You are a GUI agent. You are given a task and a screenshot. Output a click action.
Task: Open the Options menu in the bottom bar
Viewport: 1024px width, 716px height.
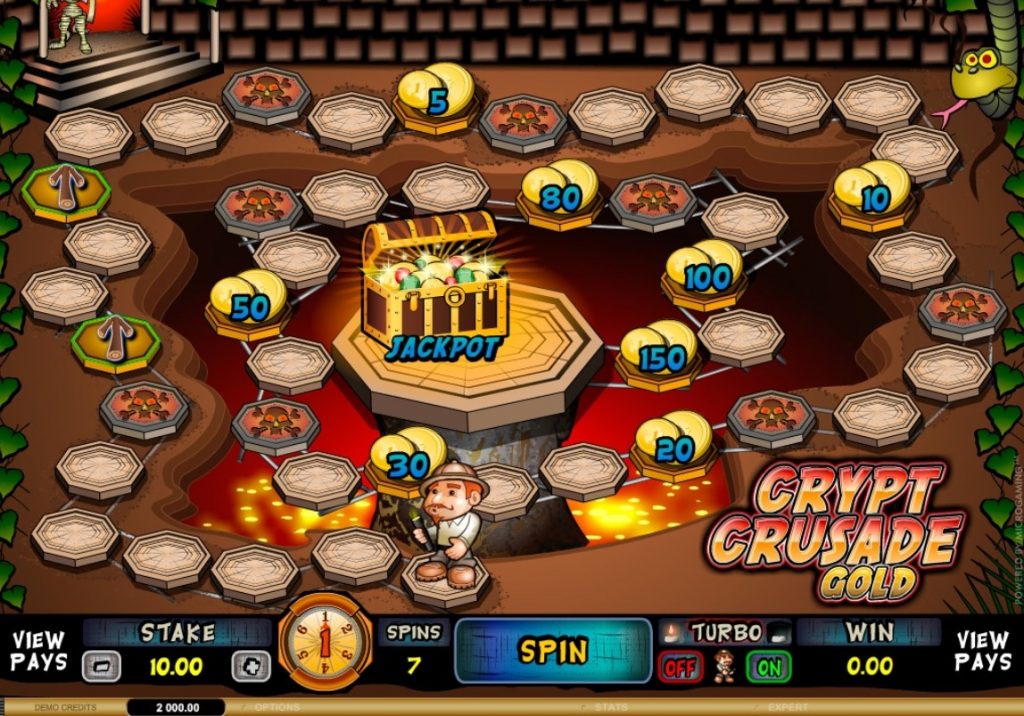point(277,707)
